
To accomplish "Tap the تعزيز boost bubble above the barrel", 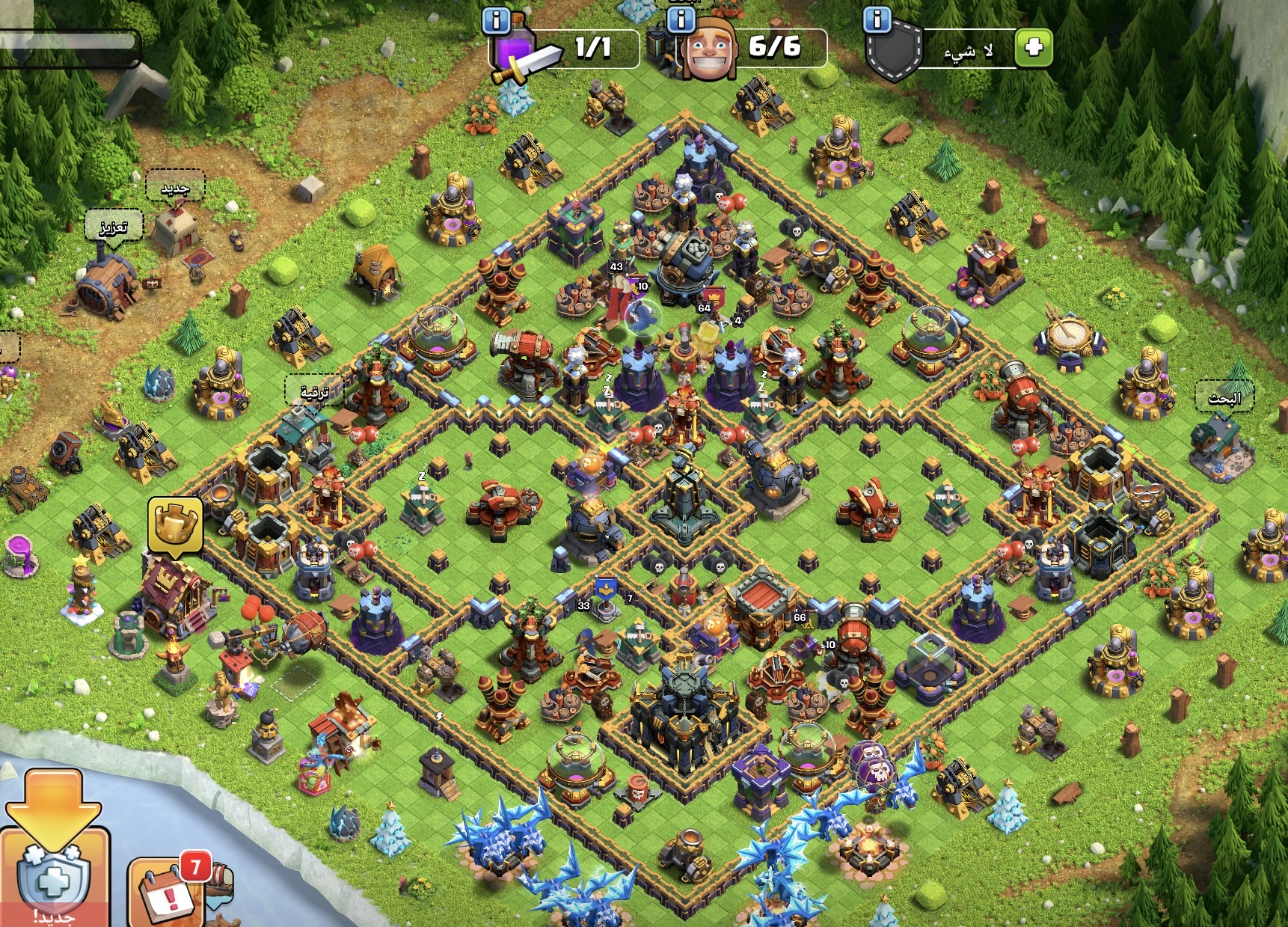I will [x=114, y=225].
